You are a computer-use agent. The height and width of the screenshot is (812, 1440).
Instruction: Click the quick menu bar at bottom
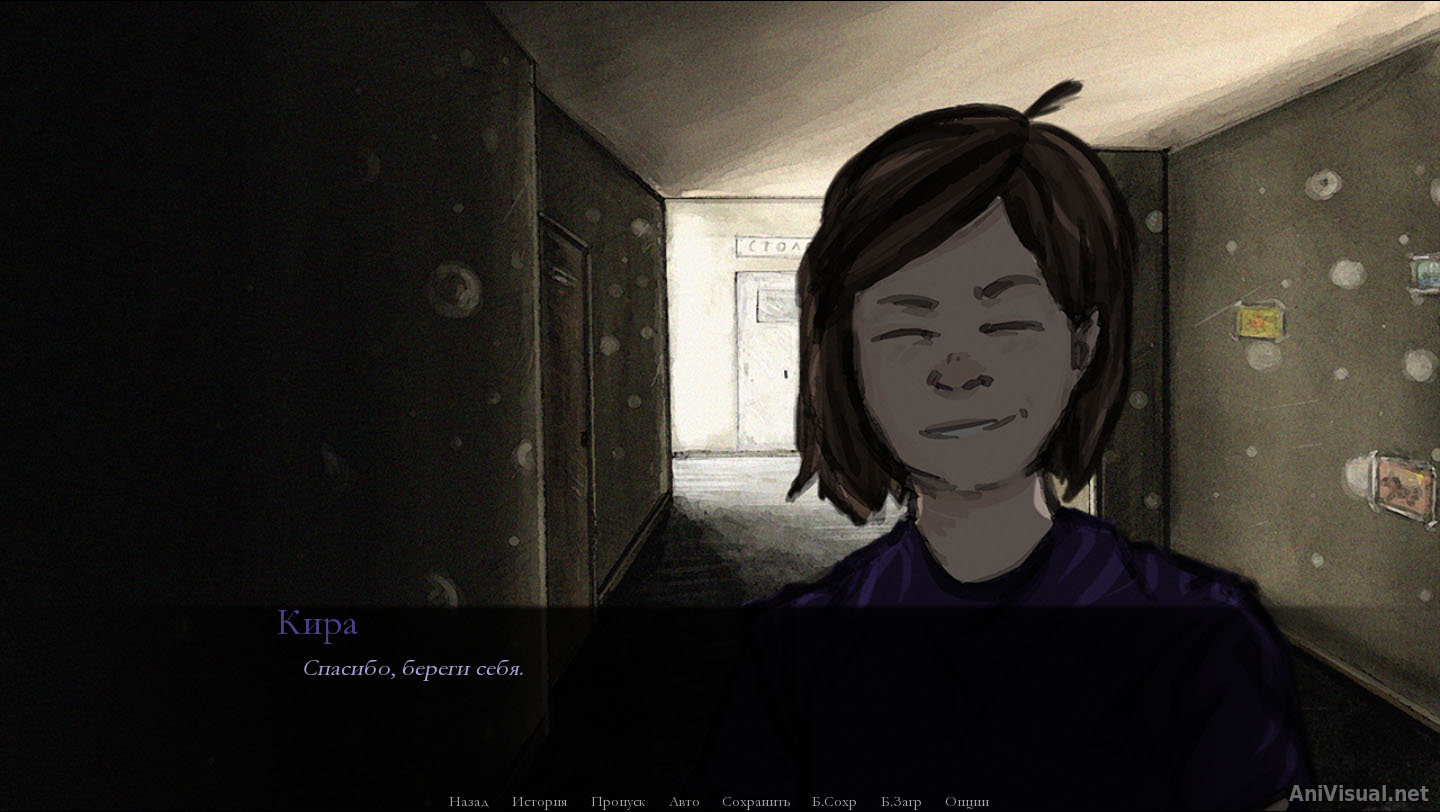[720, 801]
